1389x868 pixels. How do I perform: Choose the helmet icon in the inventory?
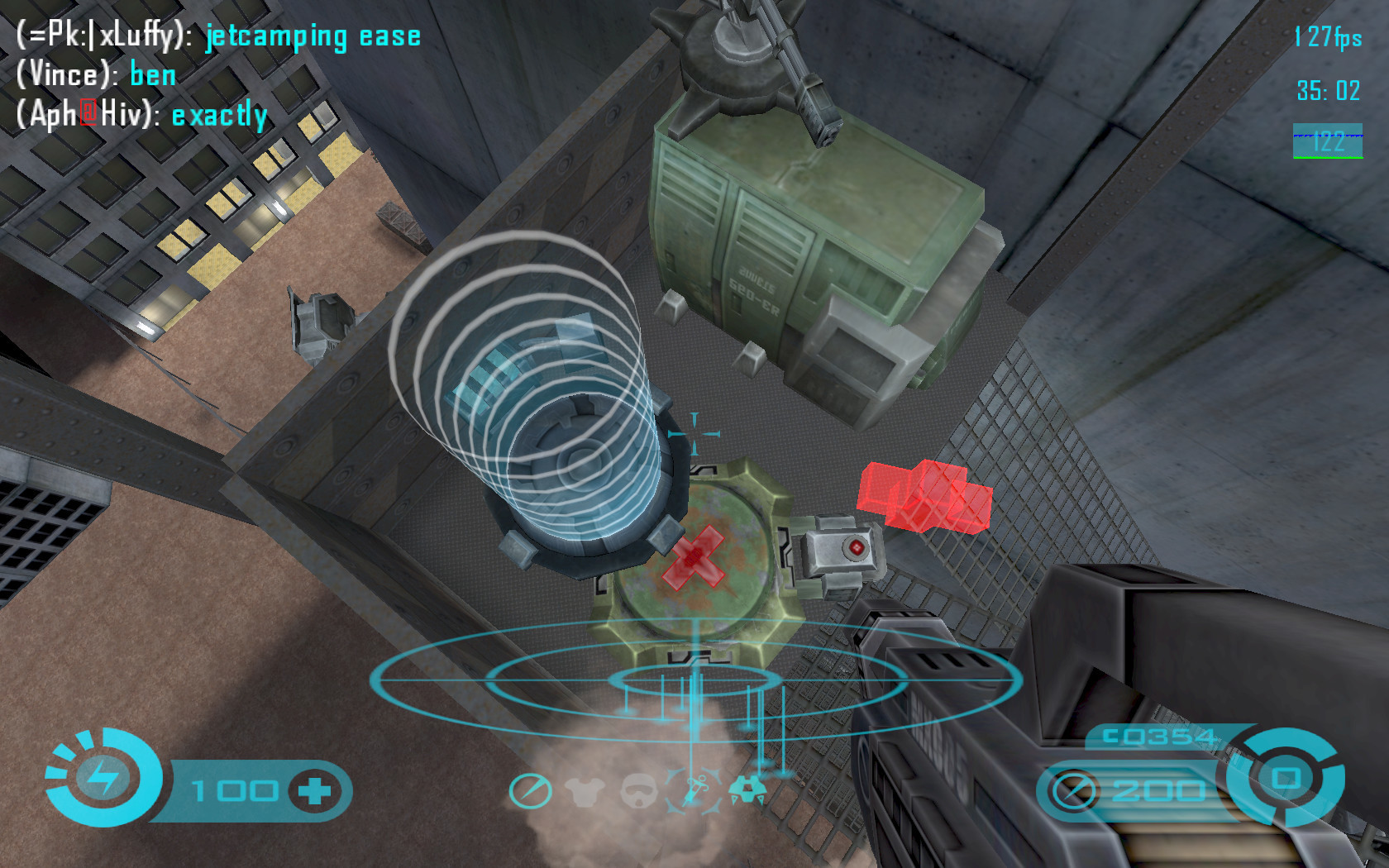[638, 791]
